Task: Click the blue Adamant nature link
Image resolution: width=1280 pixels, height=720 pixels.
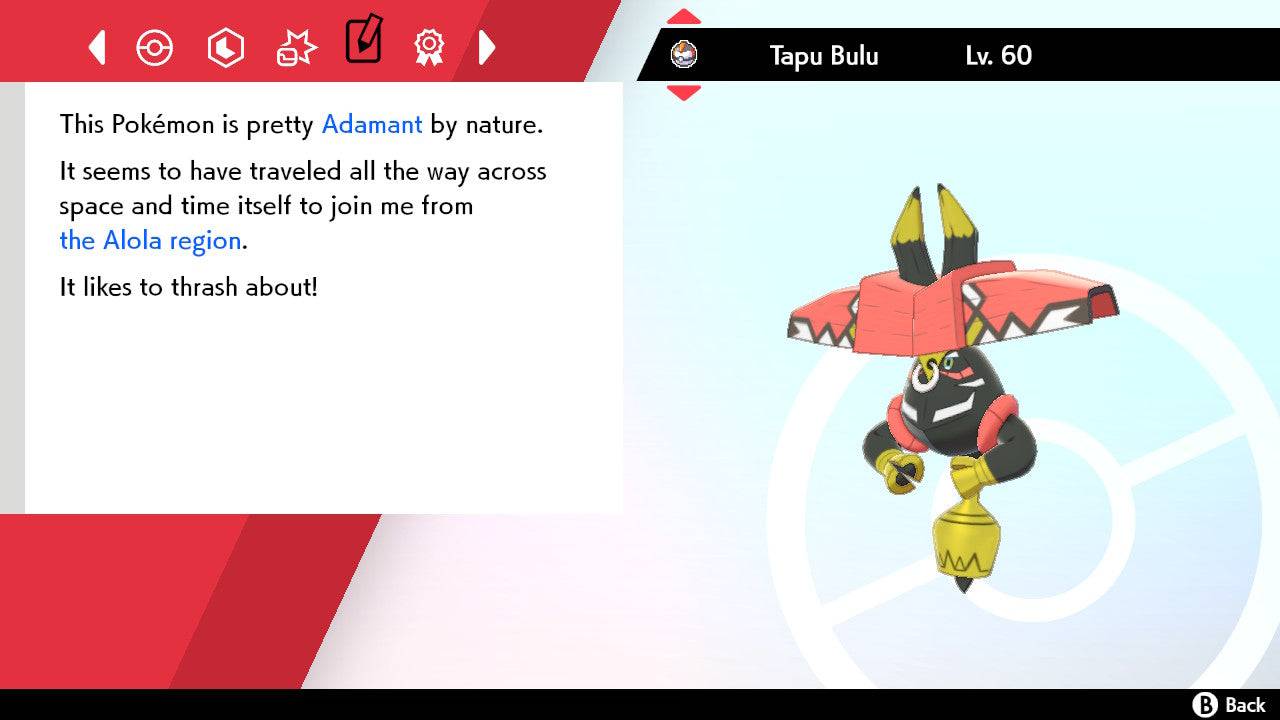Action: (371, 124)
